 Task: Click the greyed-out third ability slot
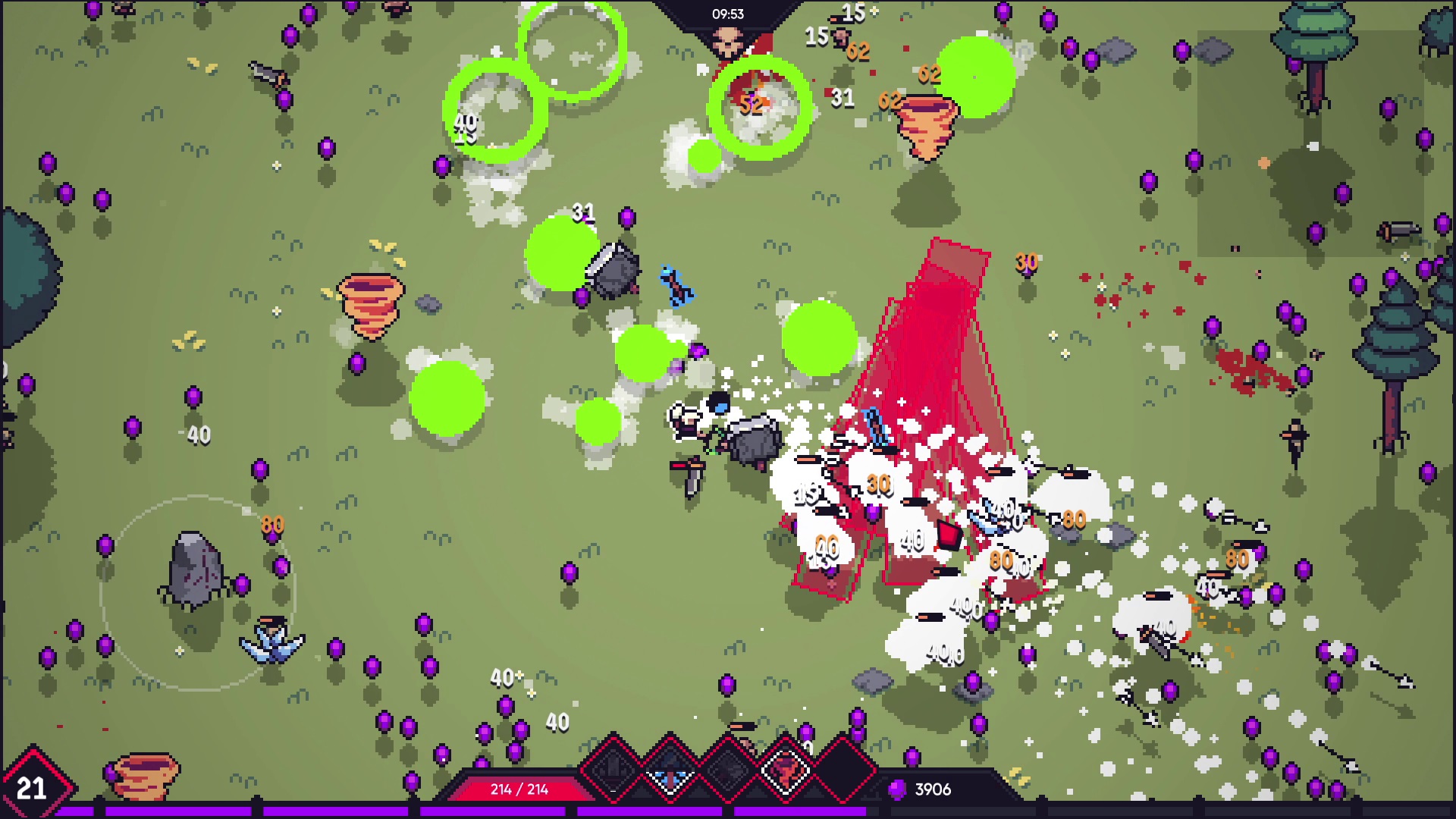(727, 768)
